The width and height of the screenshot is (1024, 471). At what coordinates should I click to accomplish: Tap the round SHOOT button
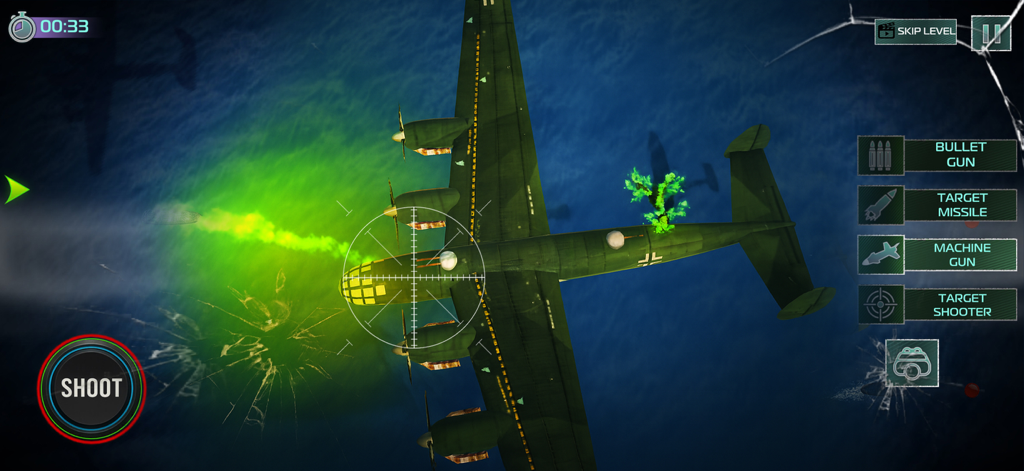91,388
